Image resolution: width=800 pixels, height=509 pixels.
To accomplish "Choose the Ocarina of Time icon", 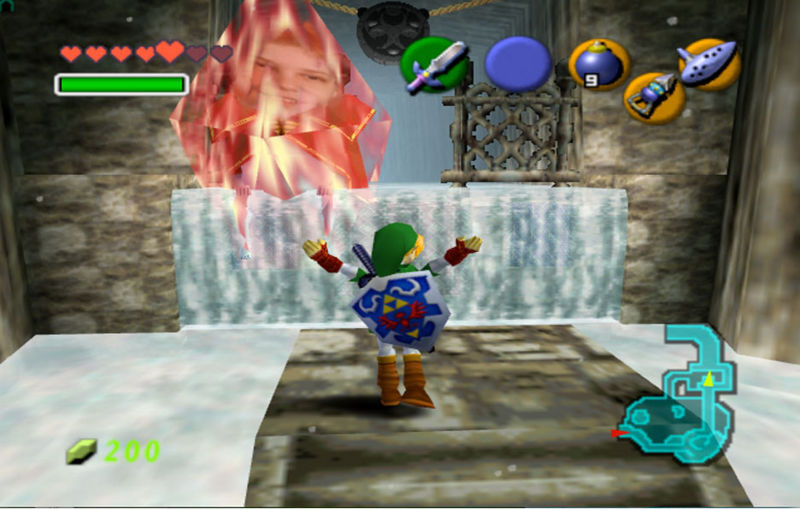I will 709,62.
